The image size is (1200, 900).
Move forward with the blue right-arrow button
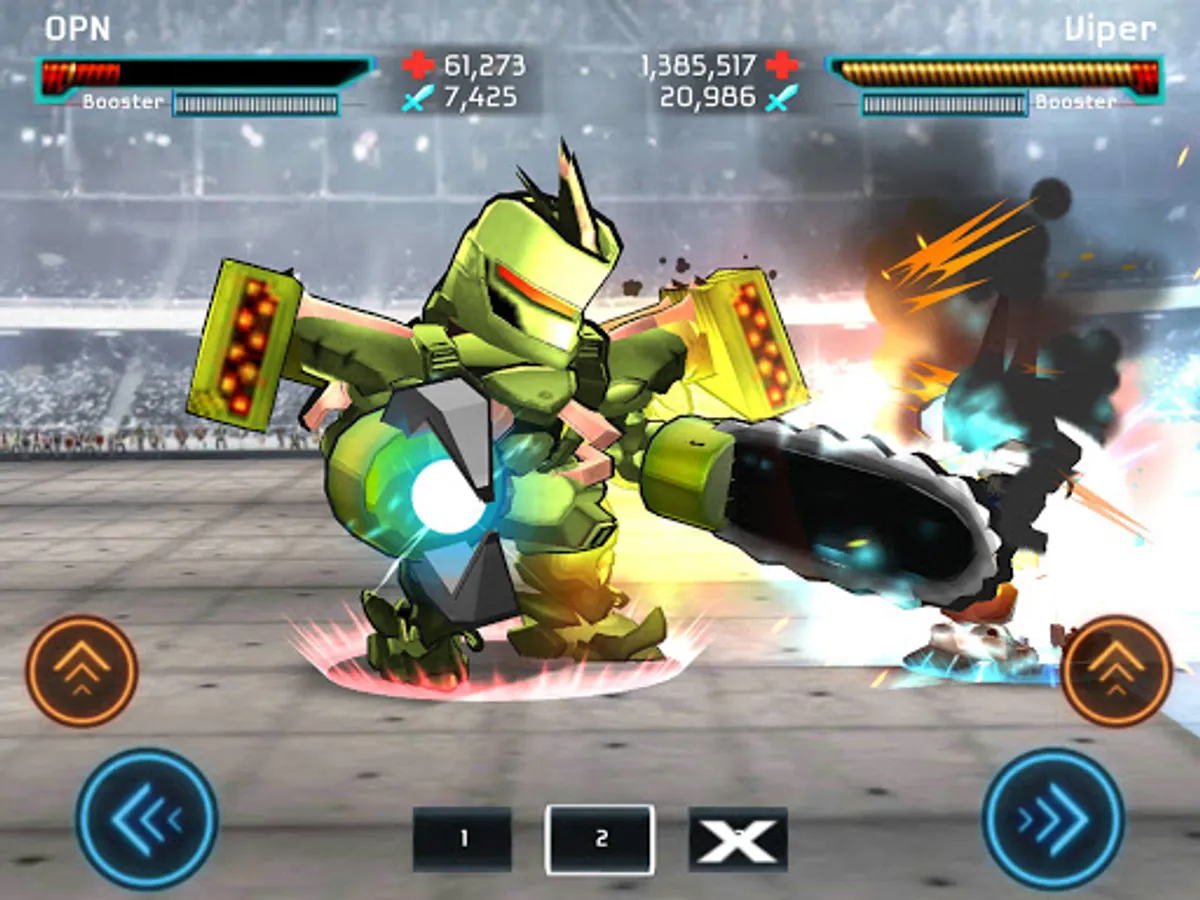(x=1053, y=819)
